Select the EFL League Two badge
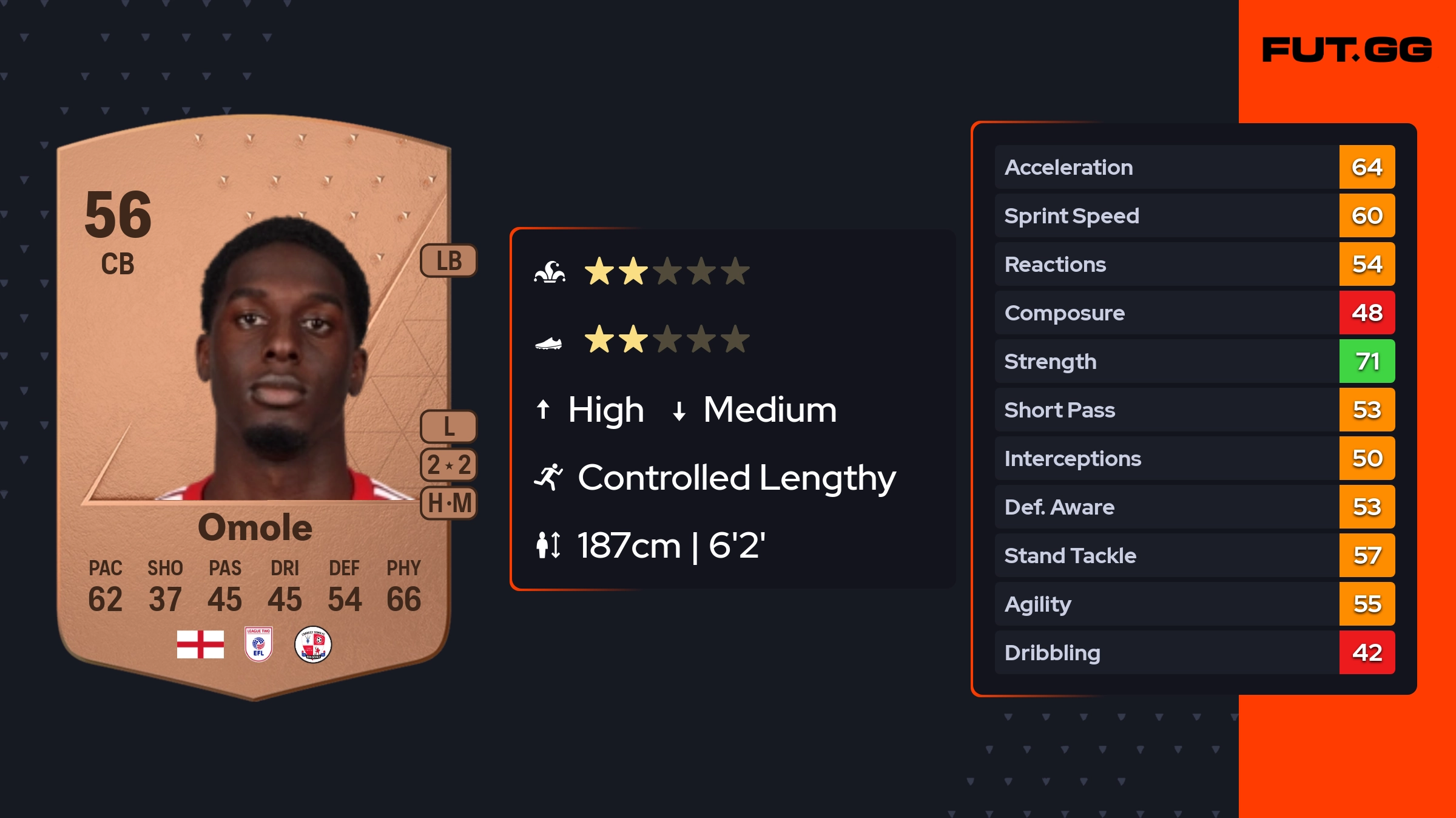Screen dimensions: 1456x818 (x=258, y=644)
